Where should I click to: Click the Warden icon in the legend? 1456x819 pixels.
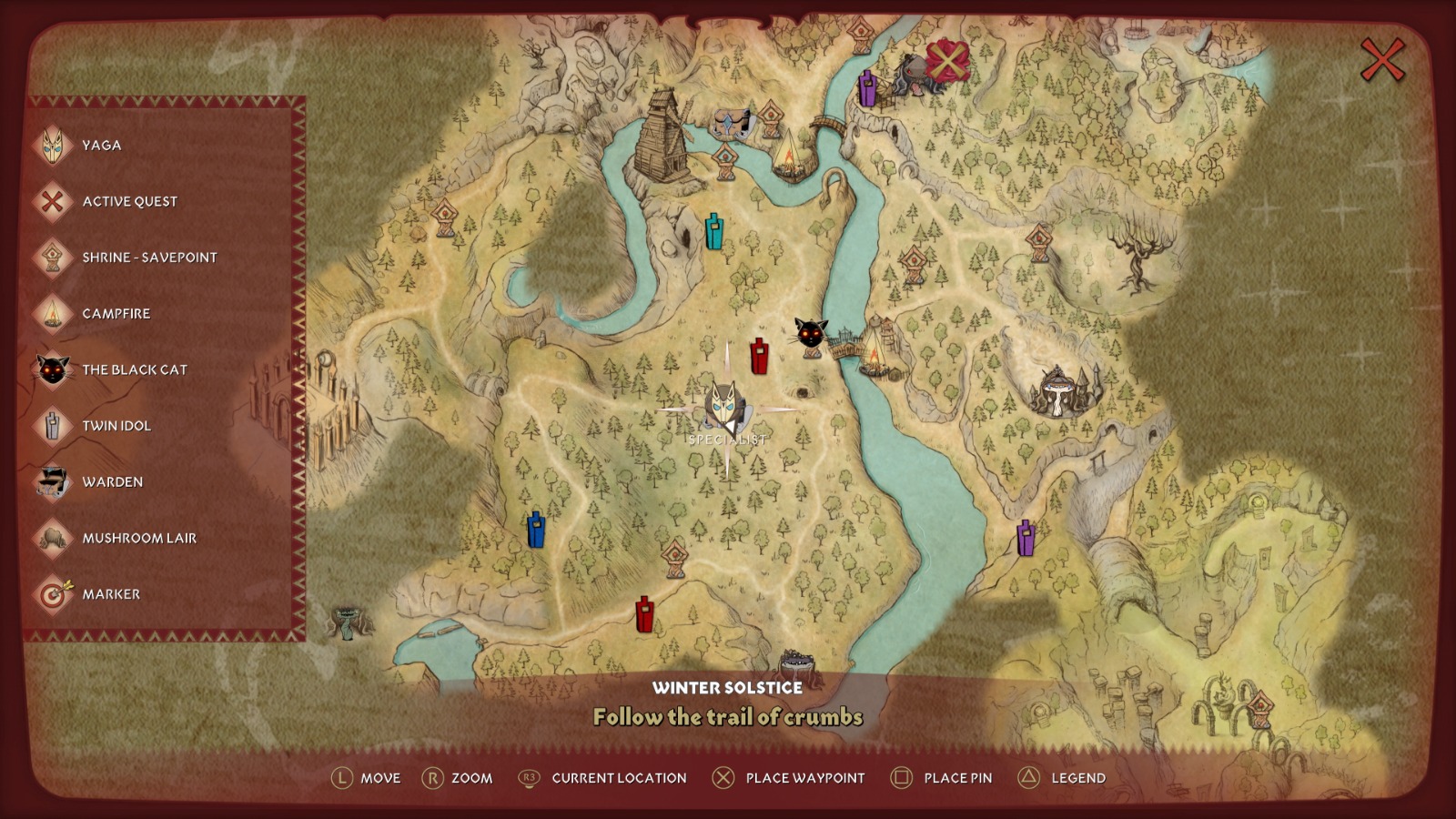(52, 482)
